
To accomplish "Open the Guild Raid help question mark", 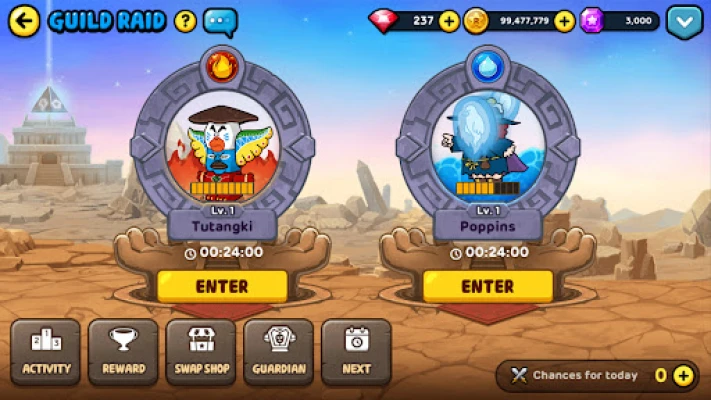I will (185, 20).
